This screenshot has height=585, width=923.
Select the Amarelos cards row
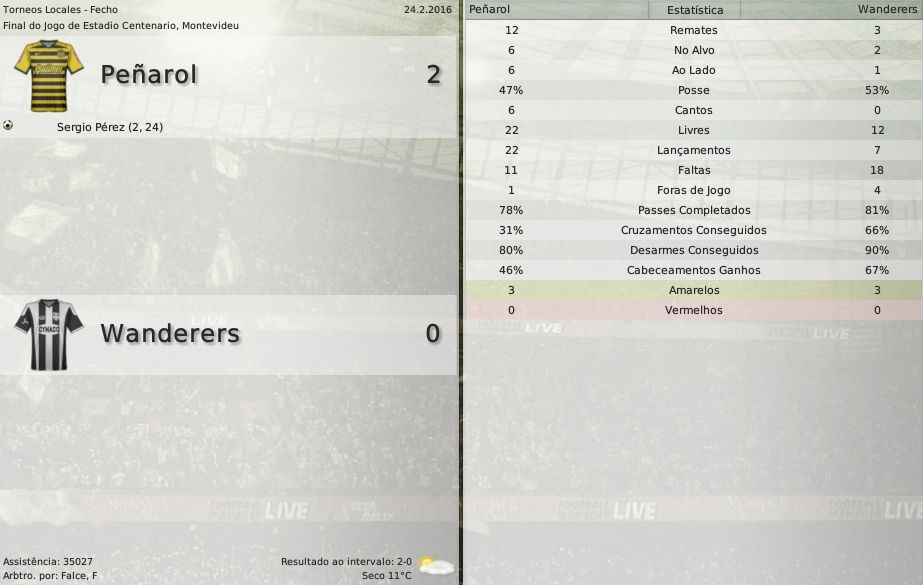pyautogui.click(x=694, y=290)
